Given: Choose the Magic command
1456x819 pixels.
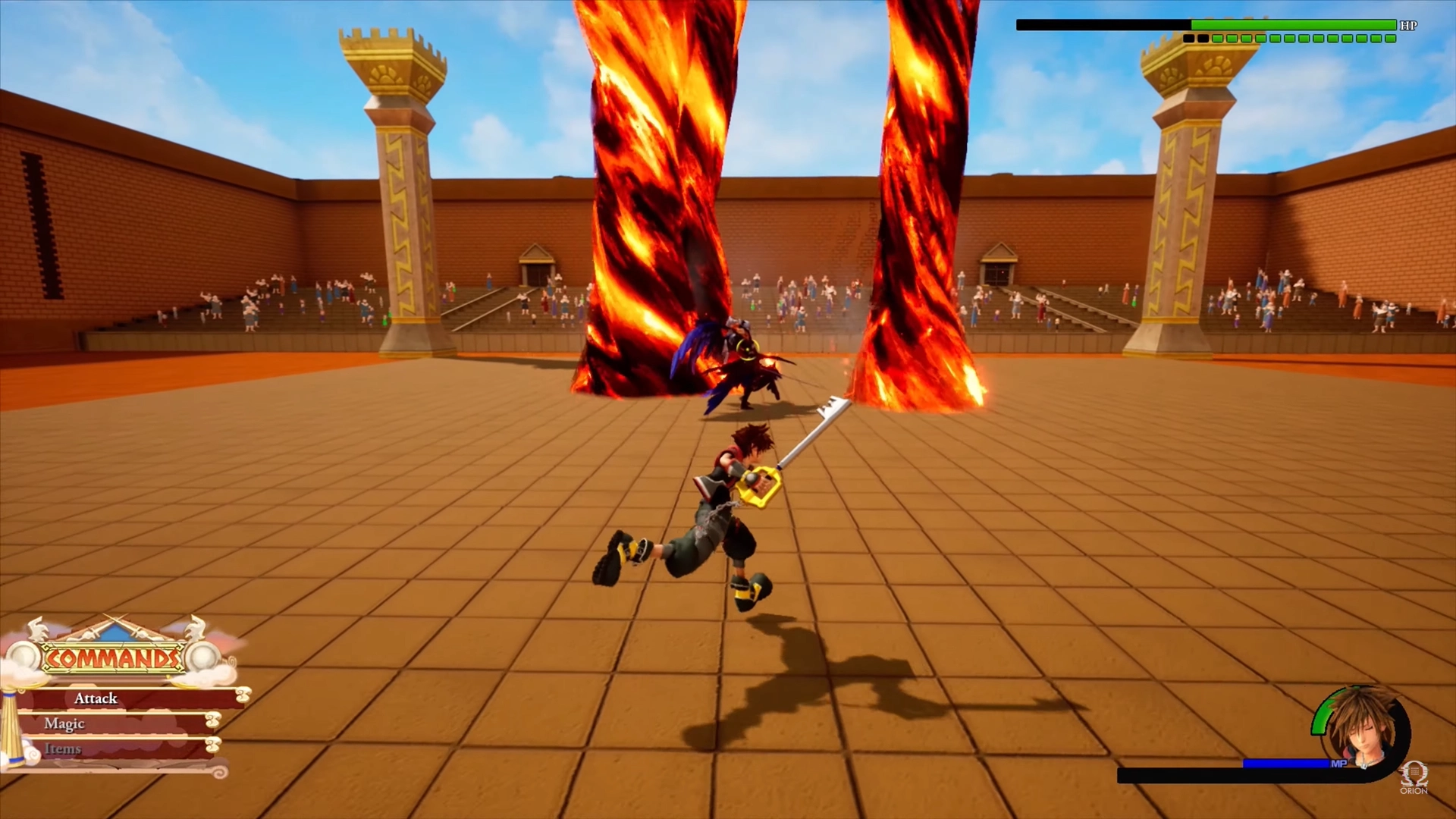Looking at the screenshot, I should 65,723.
